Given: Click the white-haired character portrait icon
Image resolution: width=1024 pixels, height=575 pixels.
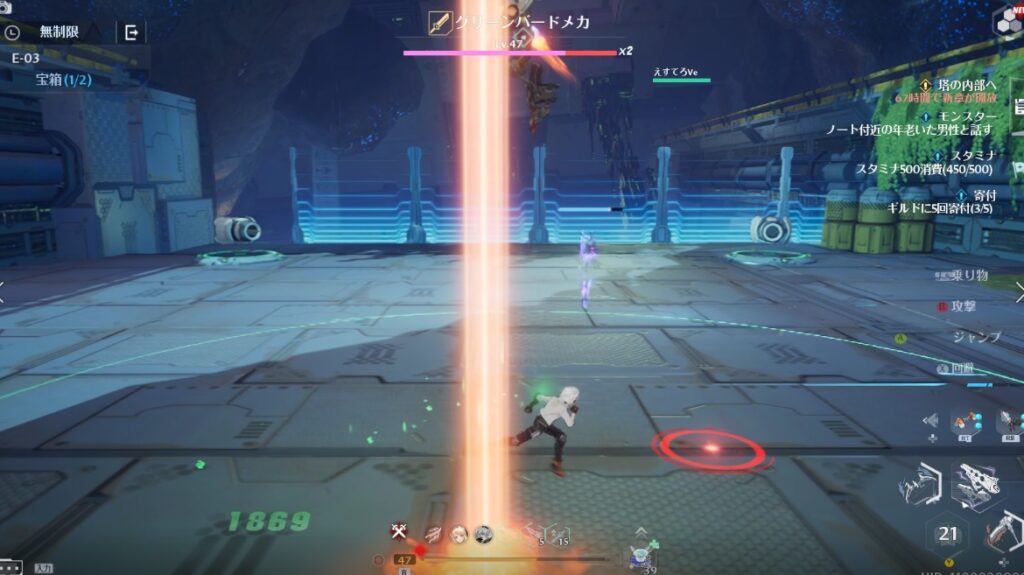Looking at the screenshot, I should [x=483, y=534].
